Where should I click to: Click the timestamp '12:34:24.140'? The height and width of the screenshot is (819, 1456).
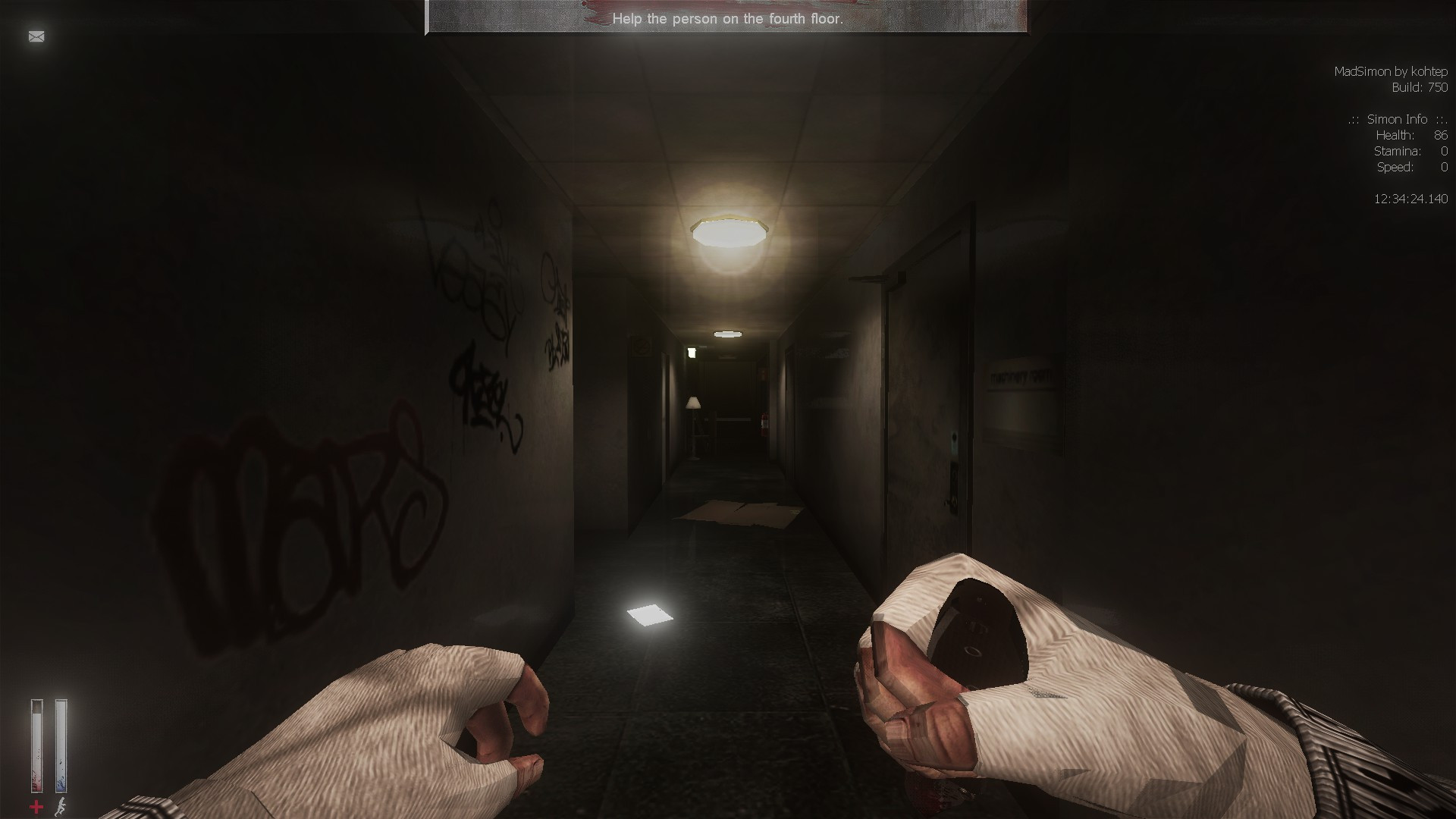(1411, 199)
